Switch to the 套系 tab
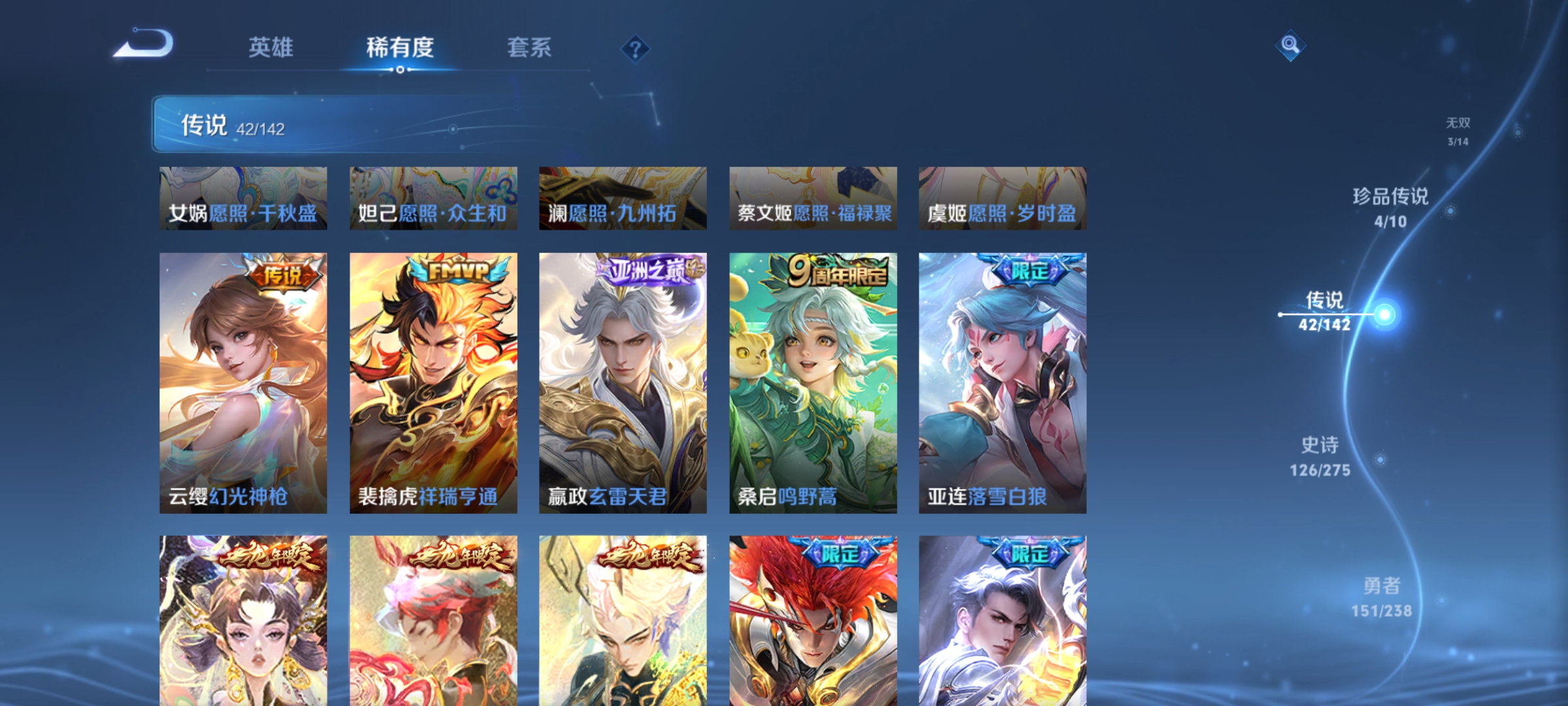1568x706 pixels. coord(530,47)
